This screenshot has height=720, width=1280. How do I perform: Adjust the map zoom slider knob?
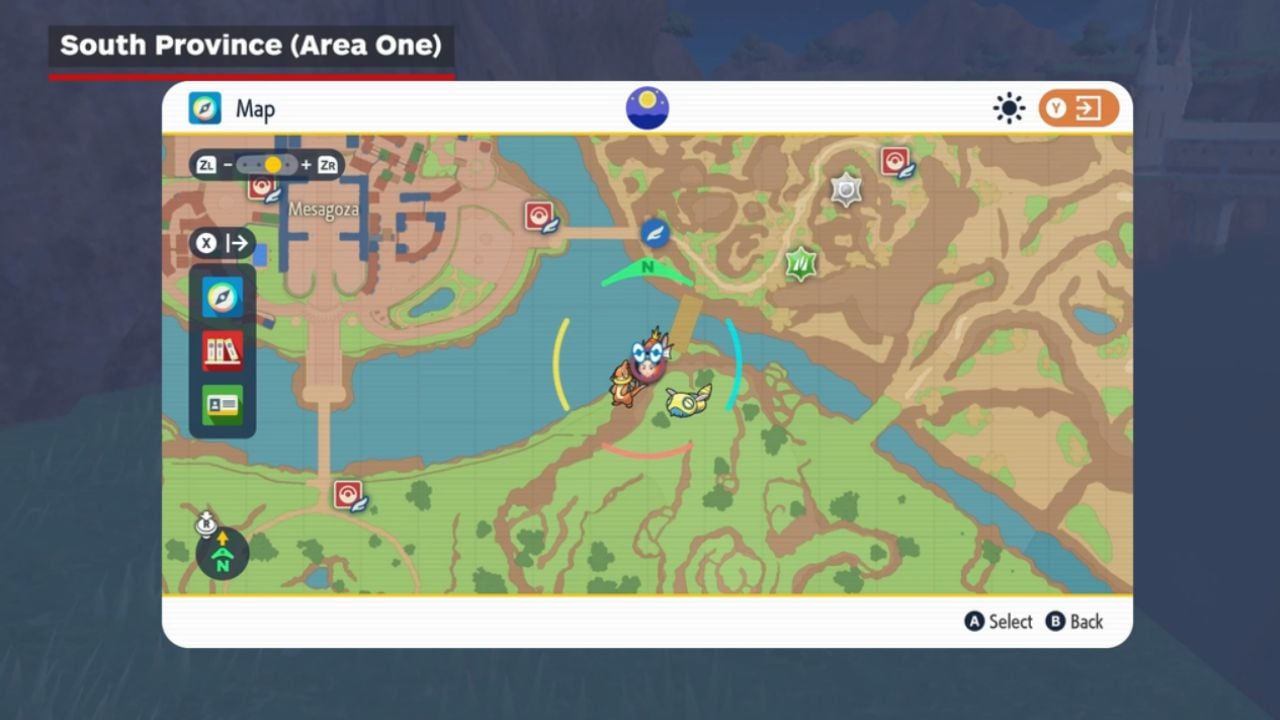click(273, 165)
